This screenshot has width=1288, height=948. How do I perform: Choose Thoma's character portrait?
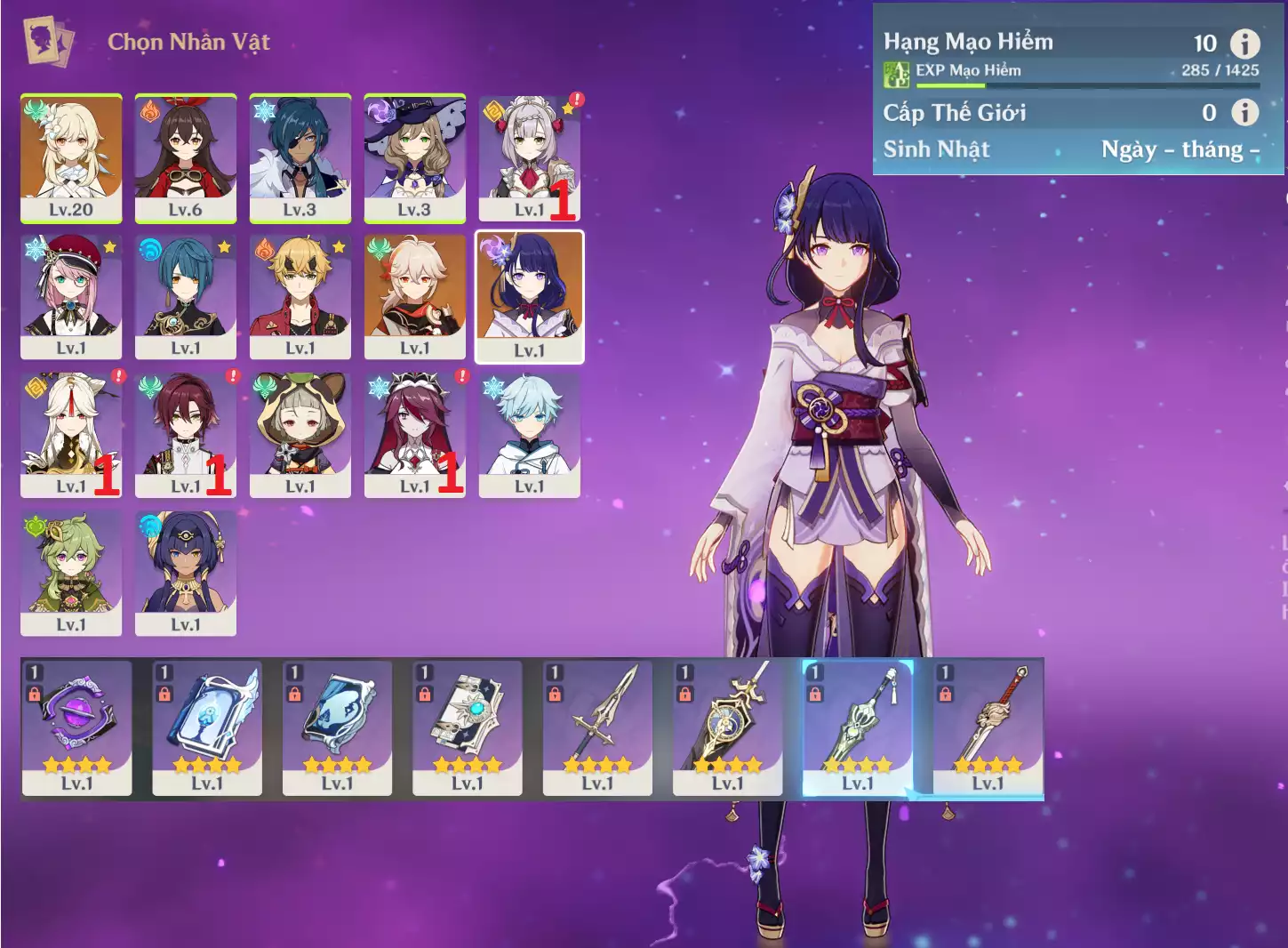pos(300,296)
